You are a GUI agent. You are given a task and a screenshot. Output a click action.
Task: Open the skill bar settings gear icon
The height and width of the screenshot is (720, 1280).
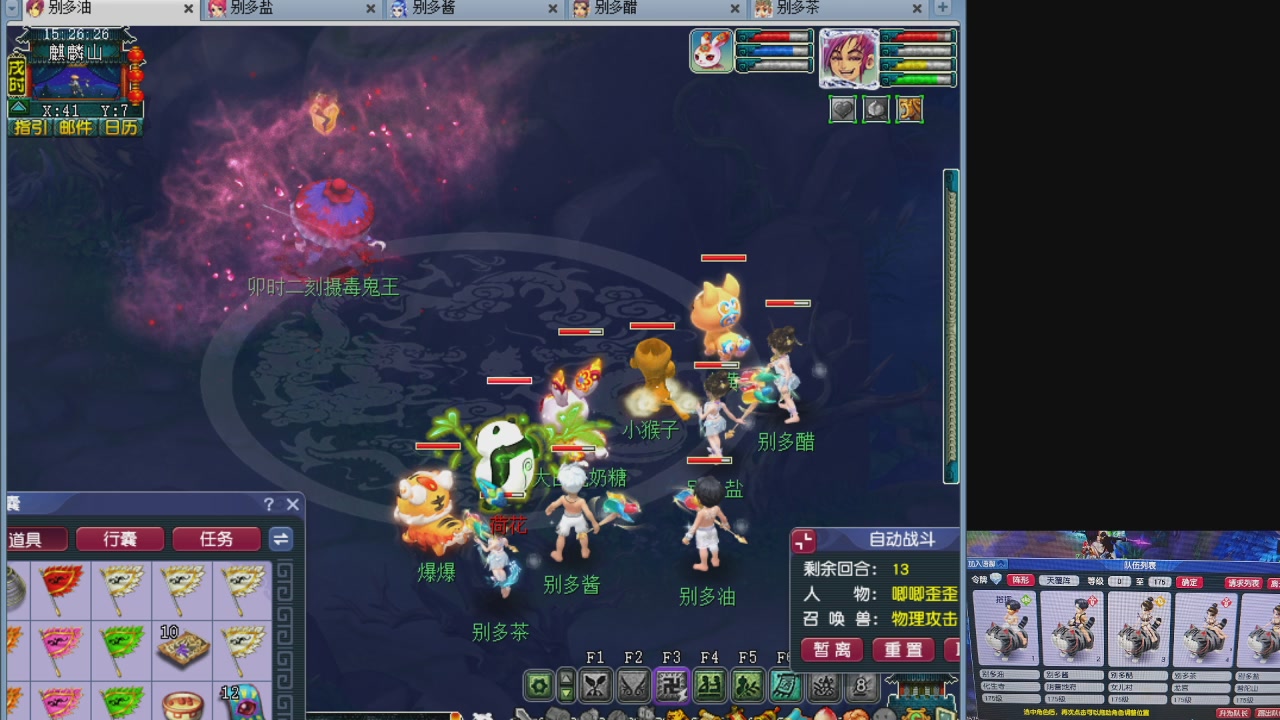click(540, 684)
